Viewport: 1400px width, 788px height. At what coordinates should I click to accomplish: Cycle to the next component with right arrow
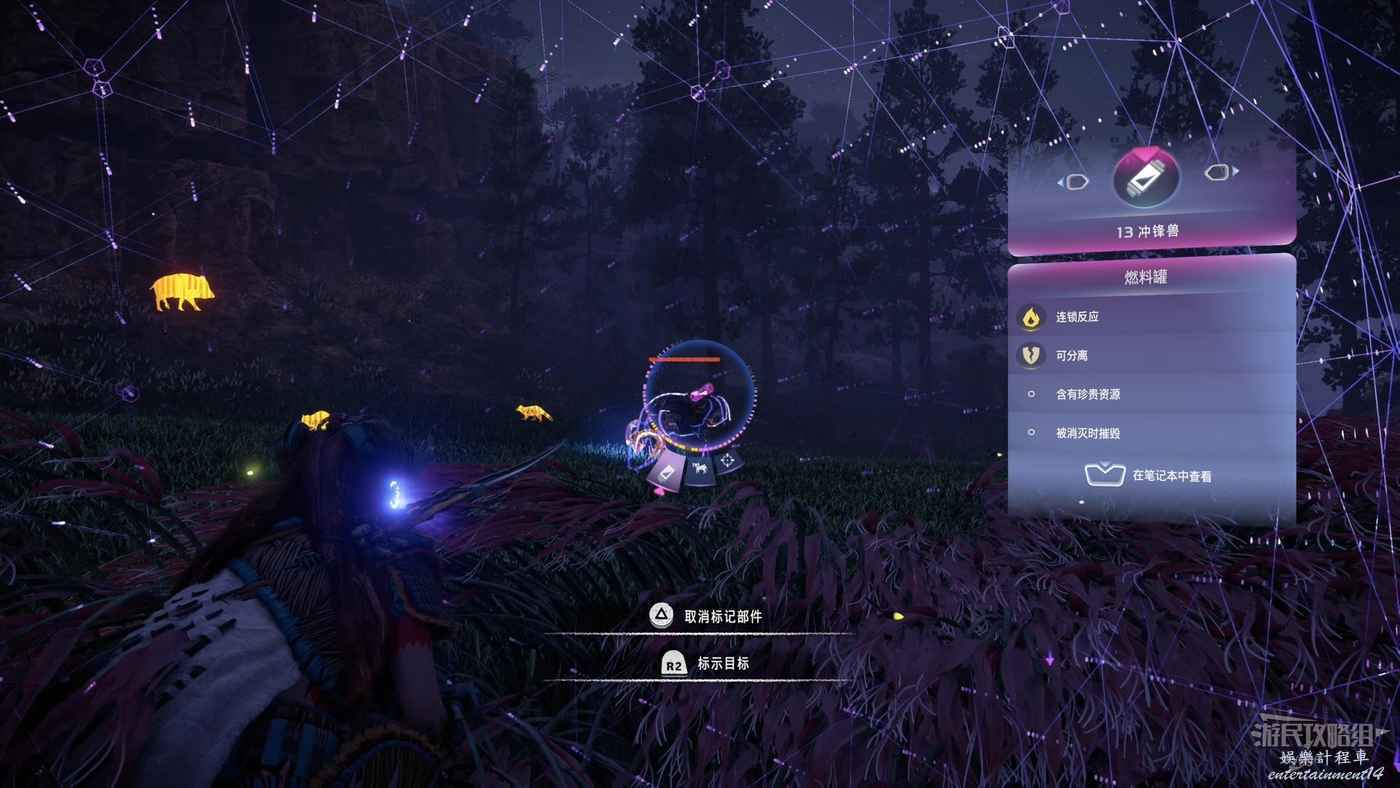[x=1219, y=173]
